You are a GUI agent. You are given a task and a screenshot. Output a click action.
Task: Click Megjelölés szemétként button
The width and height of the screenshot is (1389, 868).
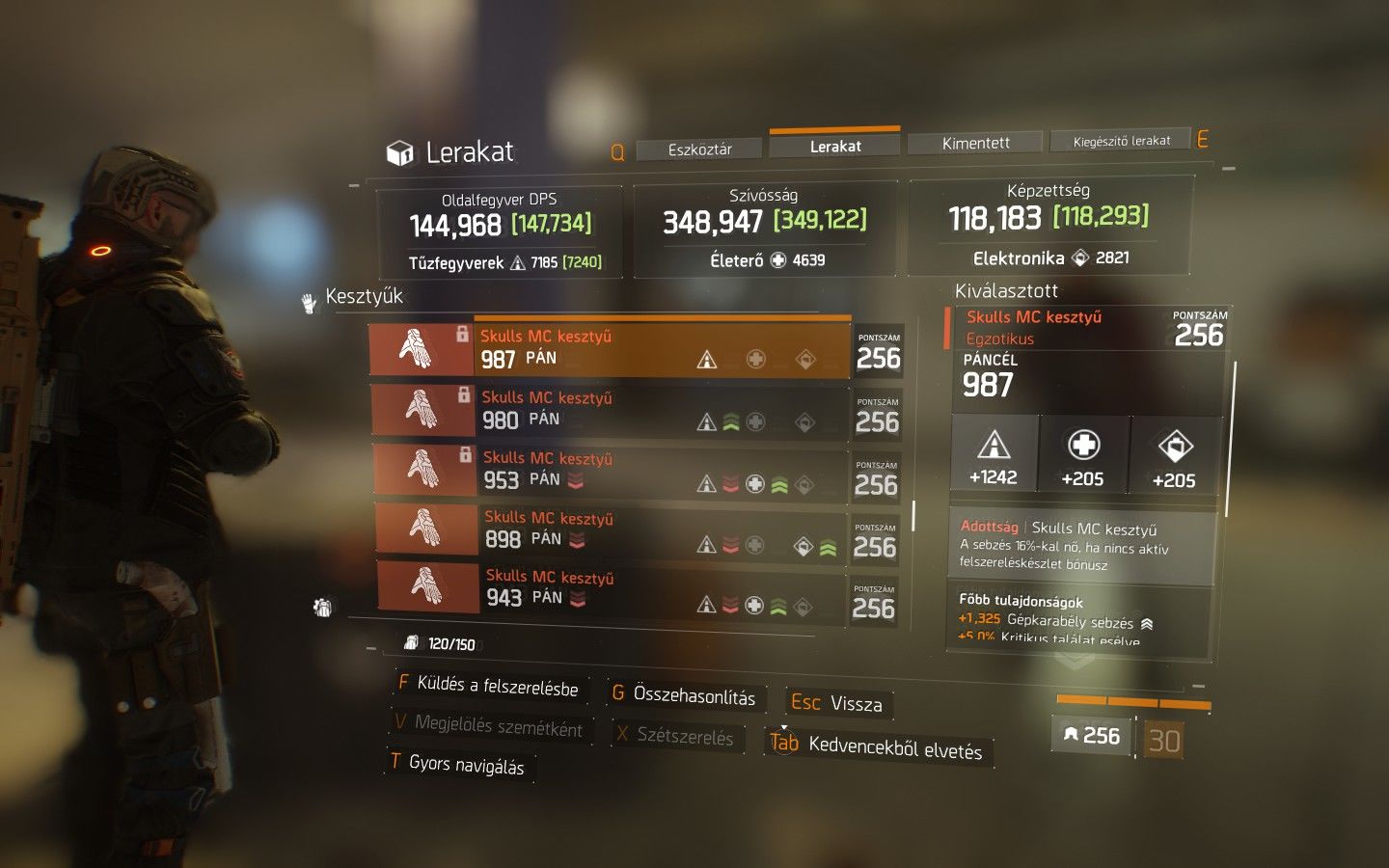[x=490, y=725]
